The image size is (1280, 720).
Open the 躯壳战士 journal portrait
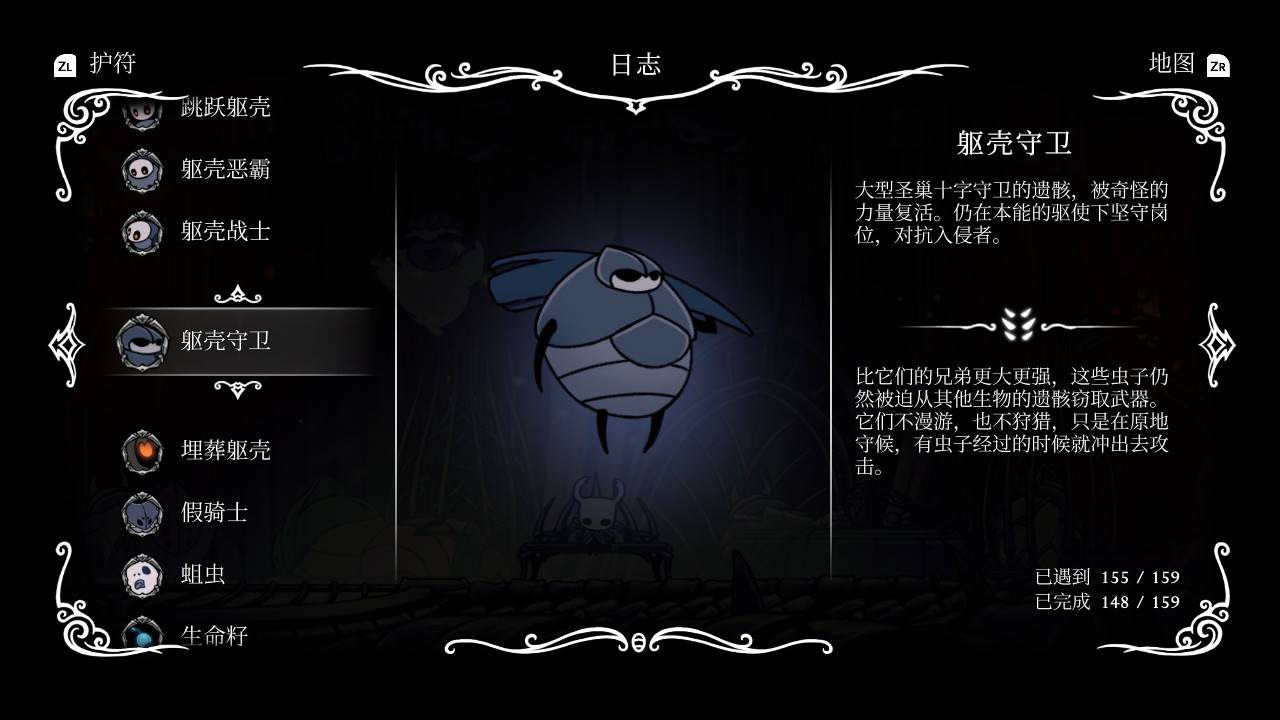[x=143, y=231]
